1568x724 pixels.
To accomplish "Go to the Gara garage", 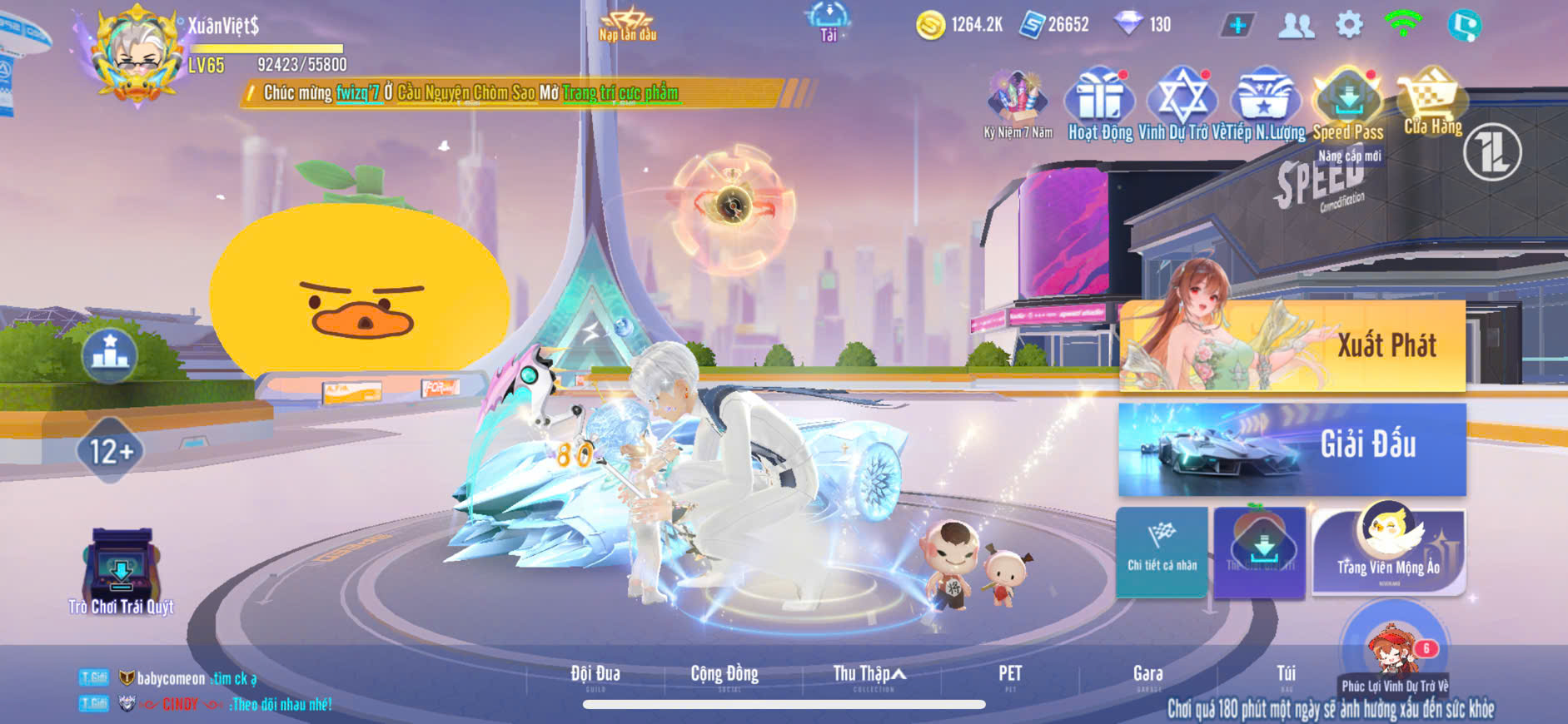I will [1147, 674].
